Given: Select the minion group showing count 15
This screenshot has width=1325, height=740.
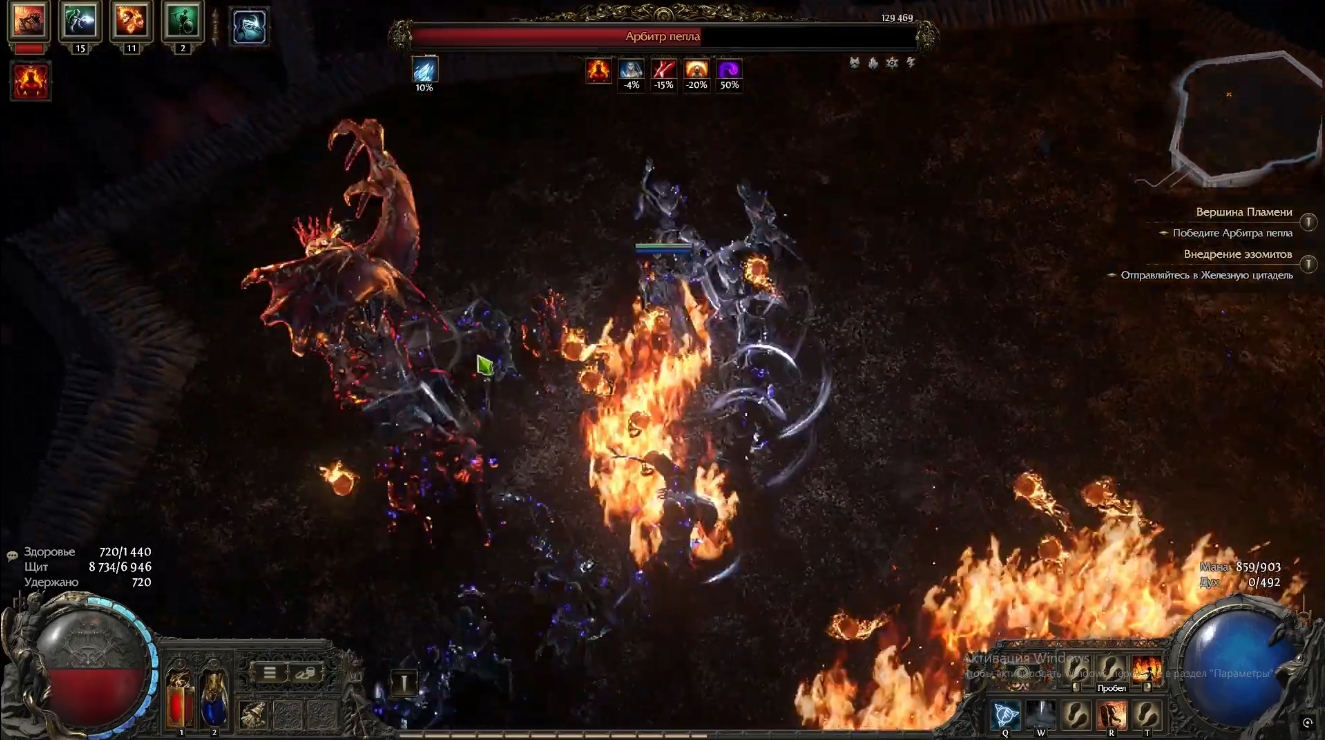Looking at the screenshot, I should 79,22.
